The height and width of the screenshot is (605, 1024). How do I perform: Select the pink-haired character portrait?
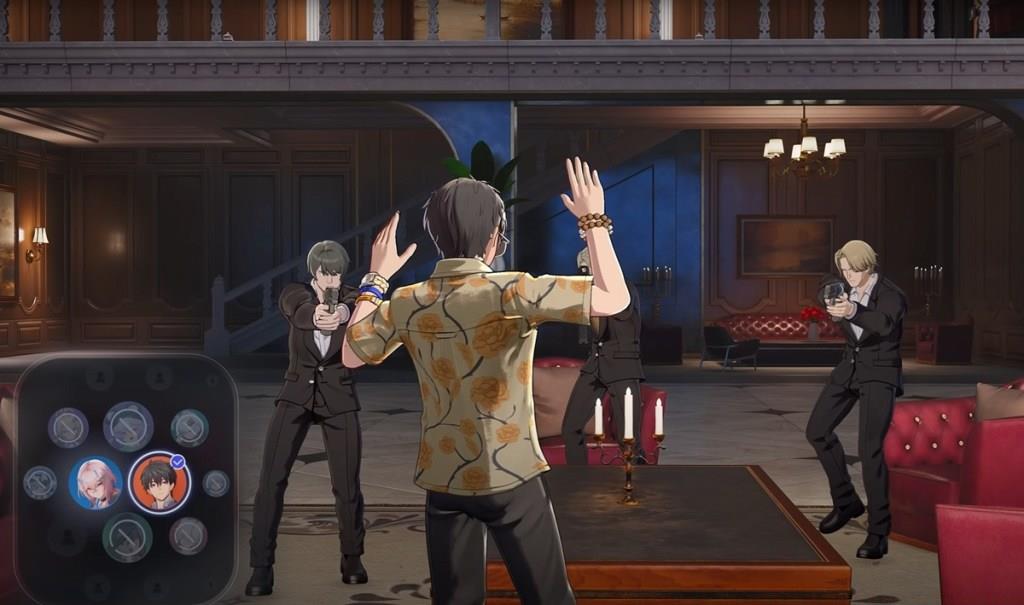tap(96, 483)
